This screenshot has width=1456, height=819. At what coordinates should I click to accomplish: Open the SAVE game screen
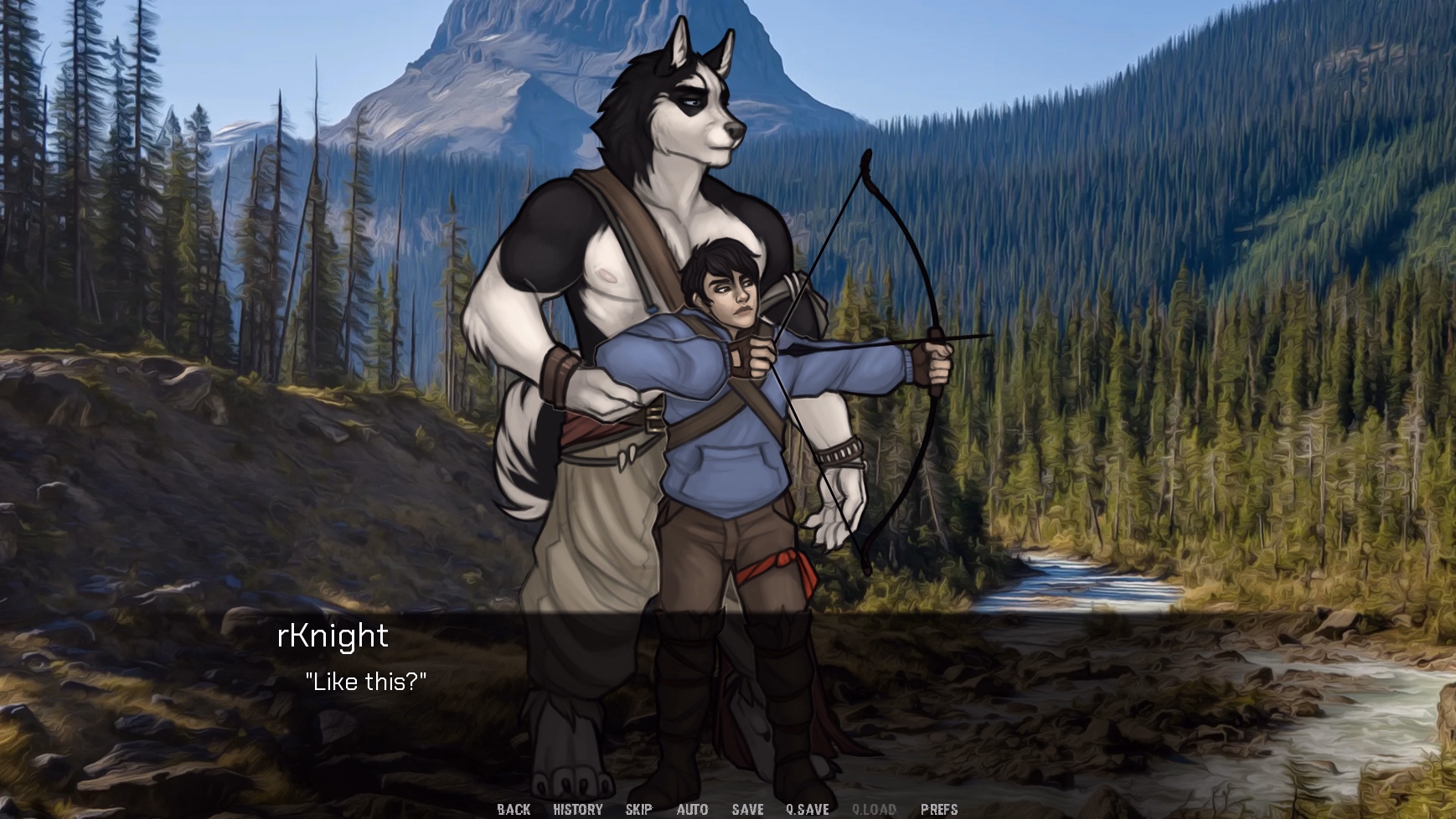click(746, 809)
